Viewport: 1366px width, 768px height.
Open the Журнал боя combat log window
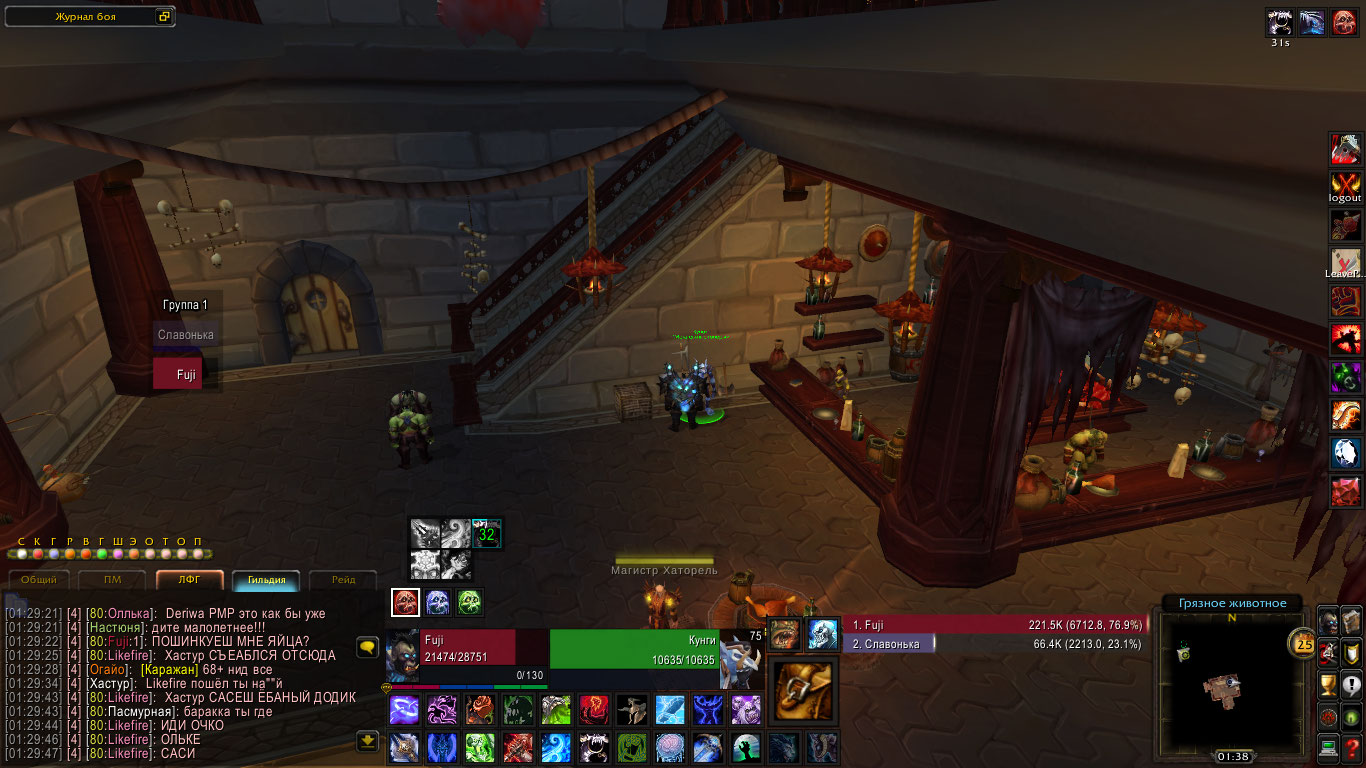tap(90, 17)
